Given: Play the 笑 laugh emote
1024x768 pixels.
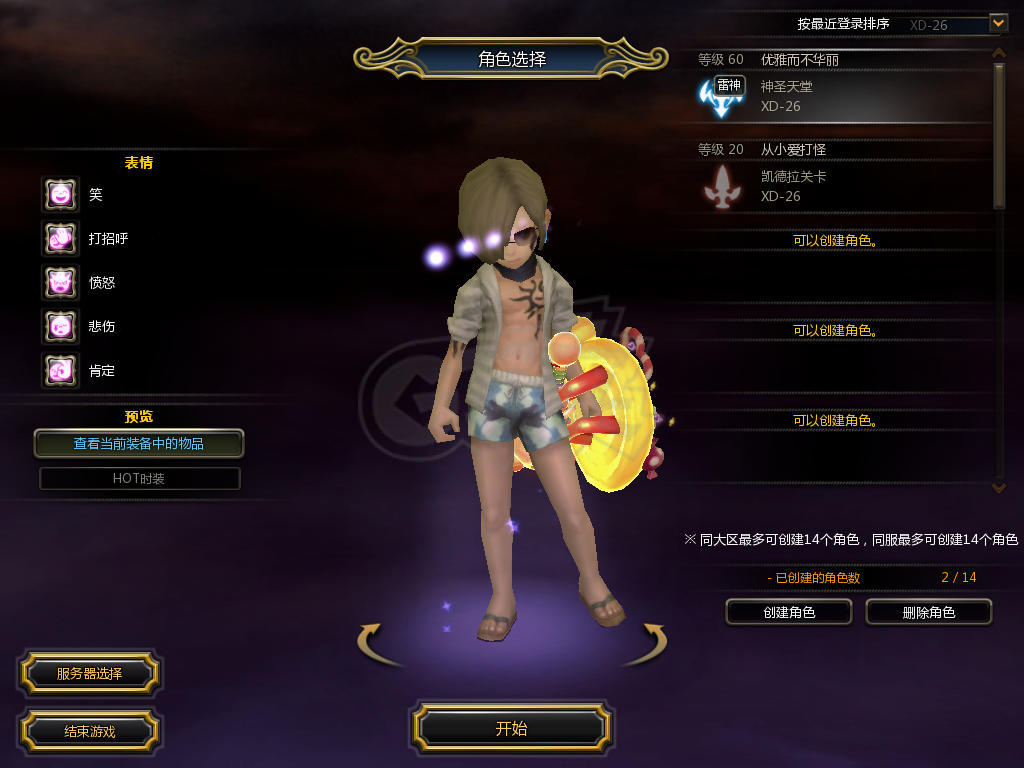Looking at the screenshot, I should [x=60, y=194].
